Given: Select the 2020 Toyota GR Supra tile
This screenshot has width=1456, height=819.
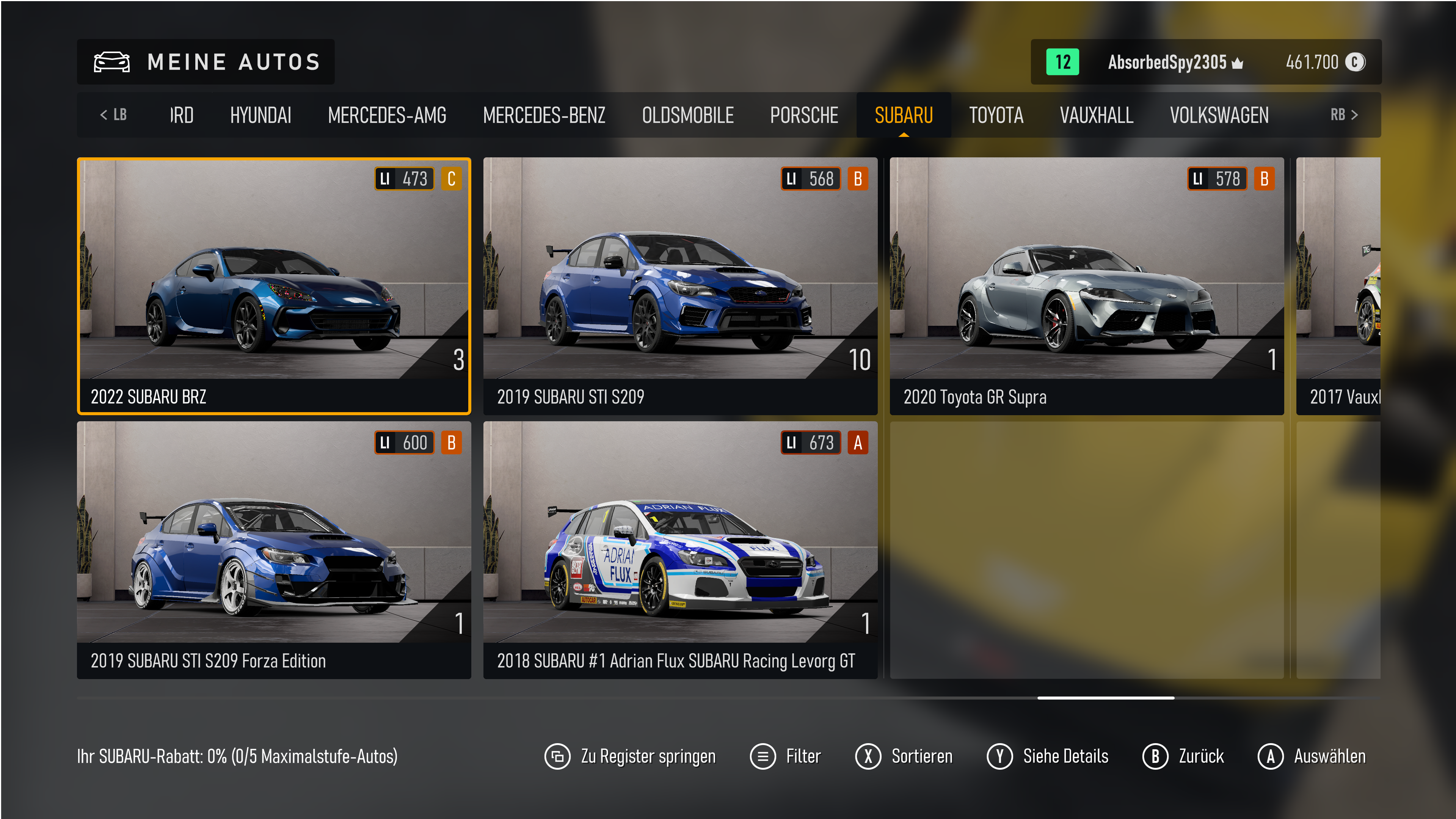Looking at the screenshot, I should point(1086,286).
